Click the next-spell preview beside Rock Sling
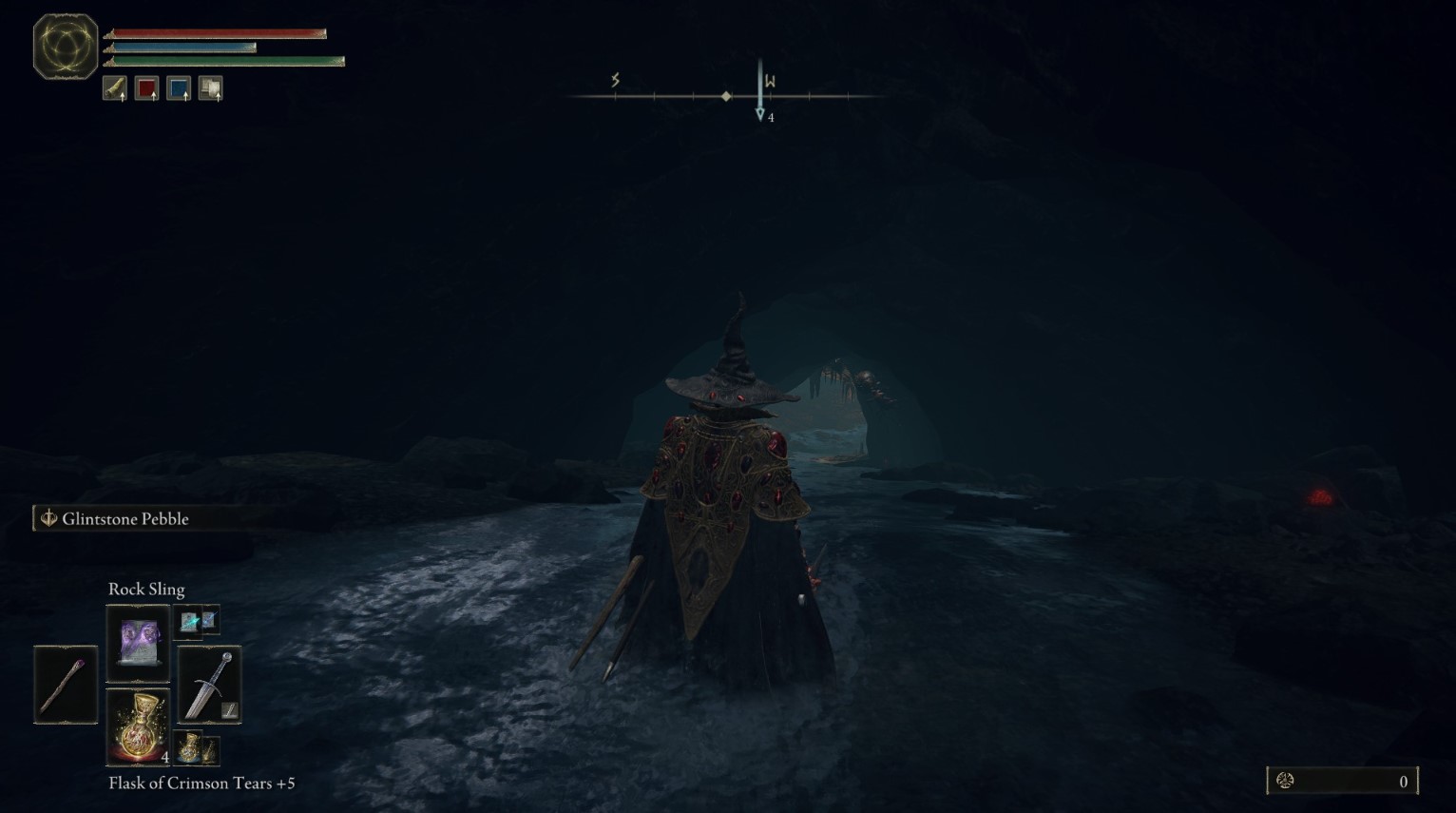The width and height of the screenshot is (1456, 813). pos(199,621)
